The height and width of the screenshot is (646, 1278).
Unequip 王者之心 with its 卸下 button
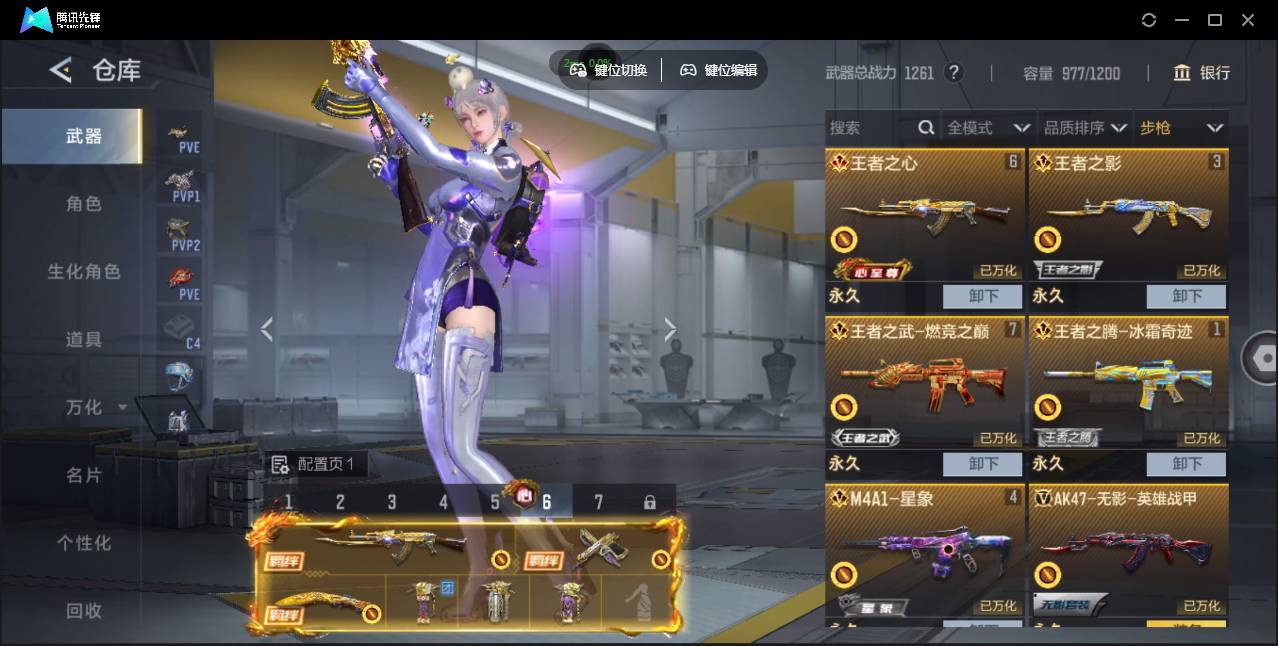(x=983, y=296)
